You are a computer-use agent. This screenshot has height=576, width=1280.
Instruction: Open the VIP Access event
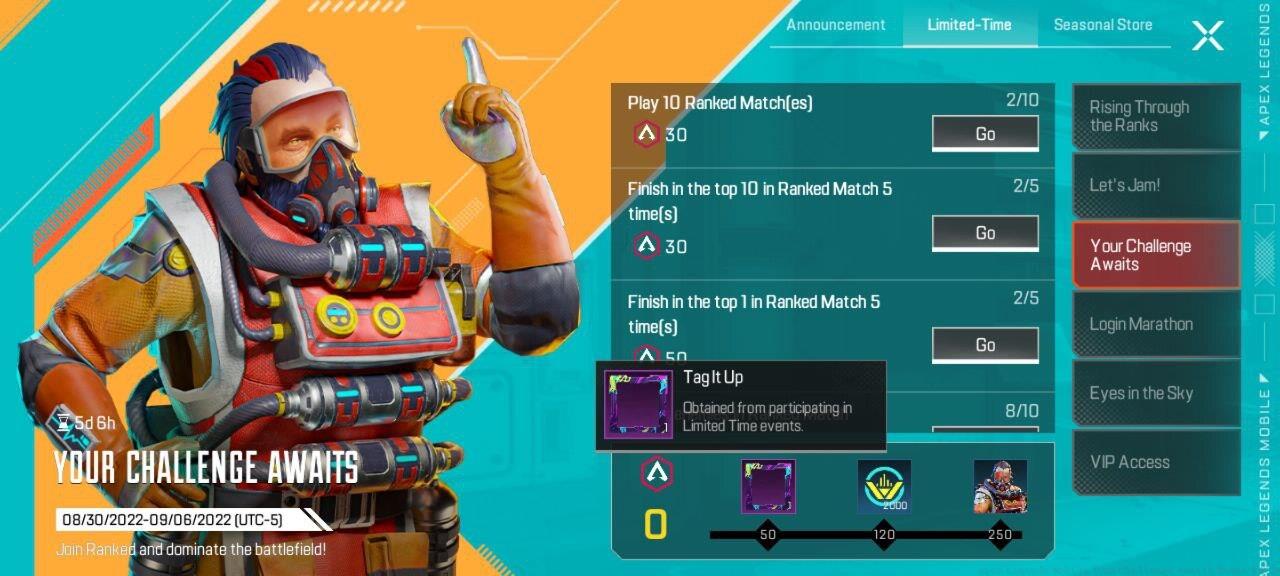(1155, 462)
